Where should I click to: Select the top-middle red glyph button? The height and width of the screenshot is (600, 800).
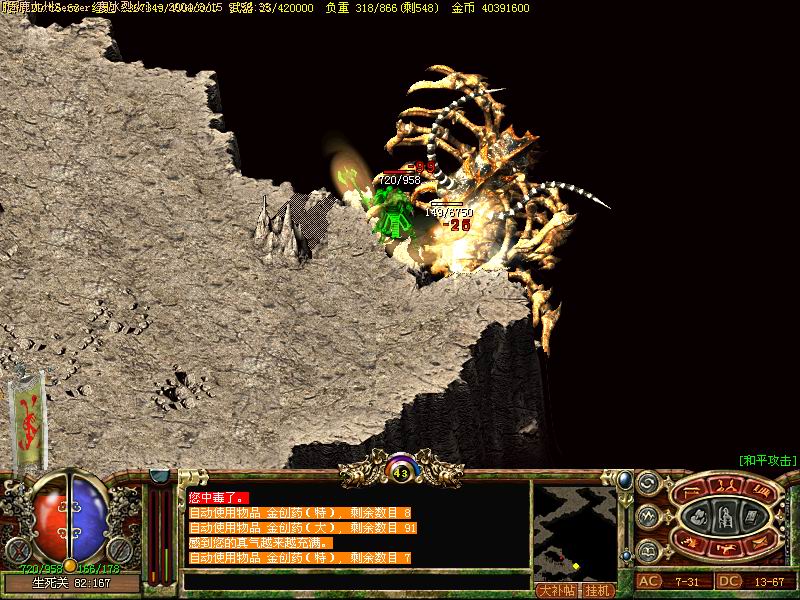point(725,485)
